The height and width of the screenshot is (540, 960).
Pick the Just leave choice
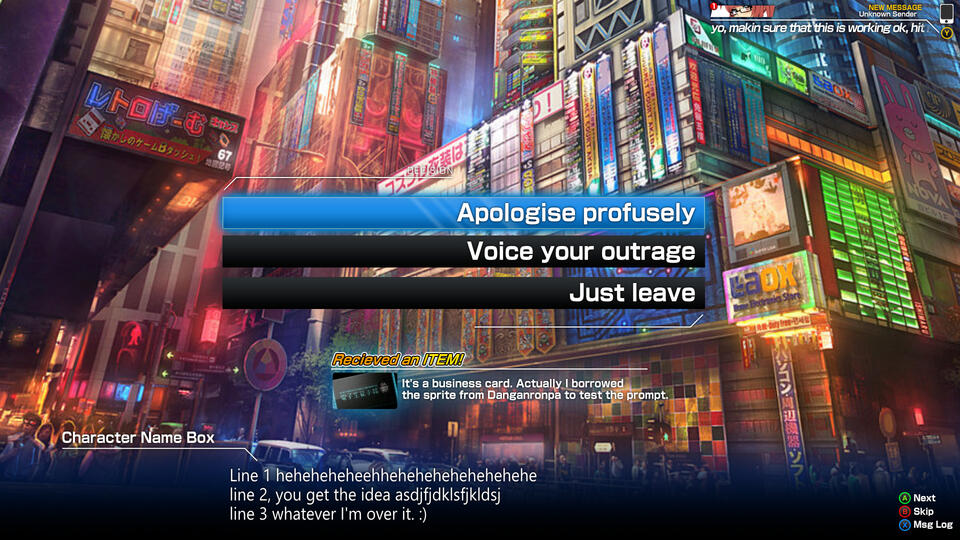pos(463,293)
